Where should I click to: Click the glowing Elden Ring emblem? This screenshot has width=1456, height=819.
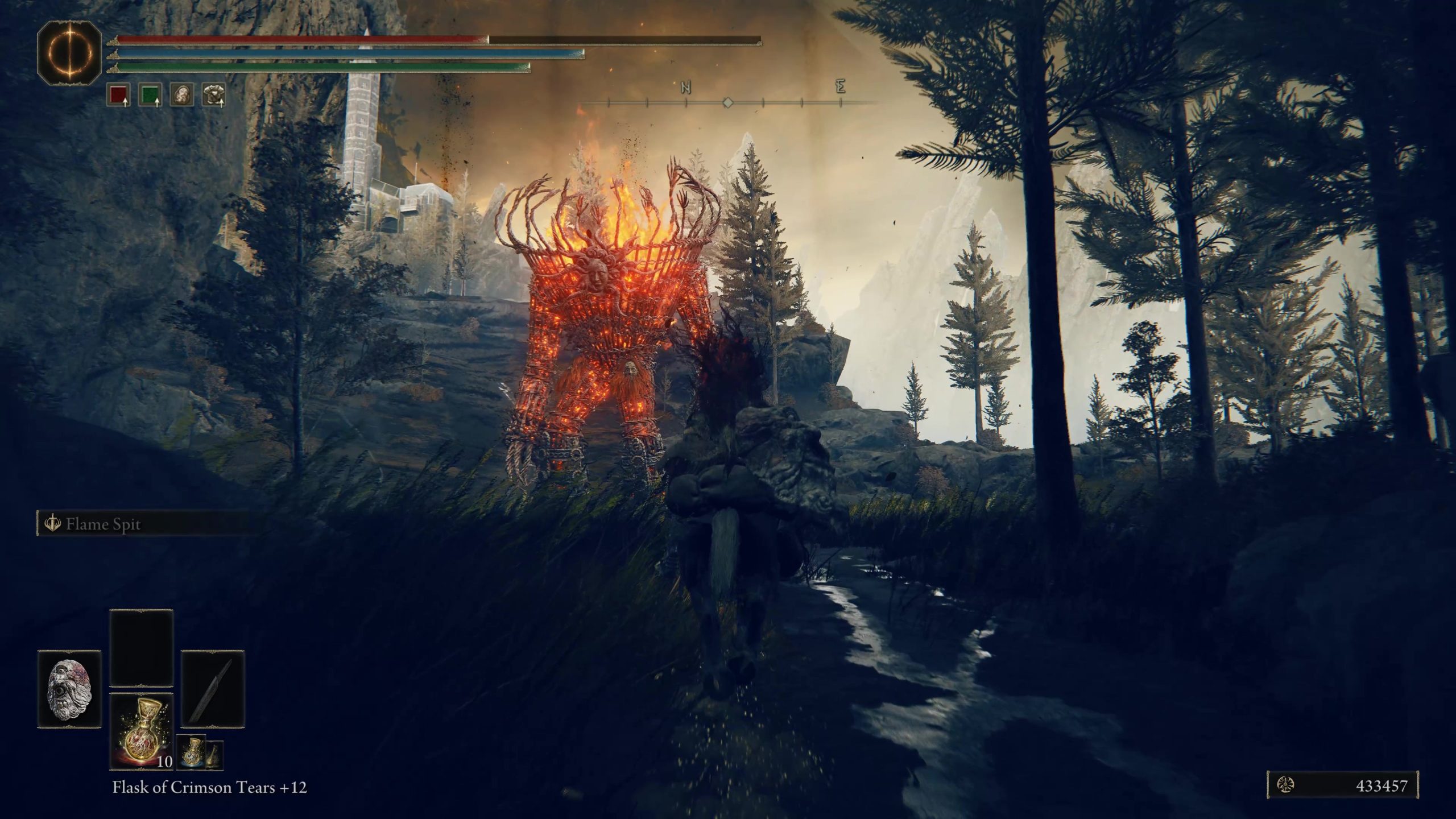[69, 53]
